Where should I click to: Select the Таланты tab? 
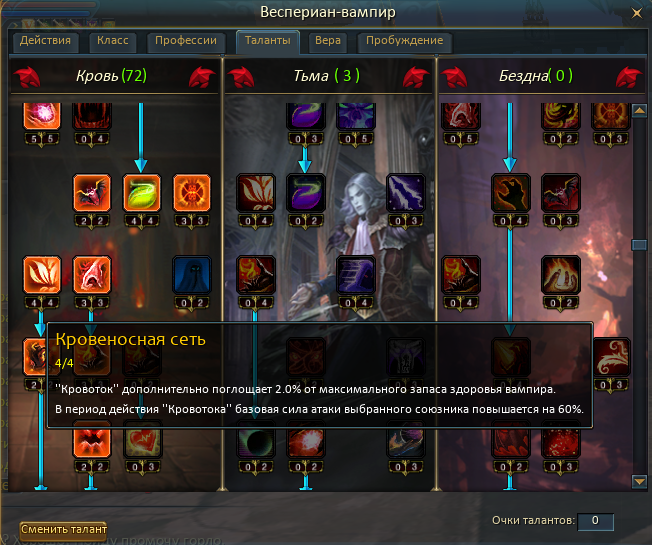coord(268,42)
